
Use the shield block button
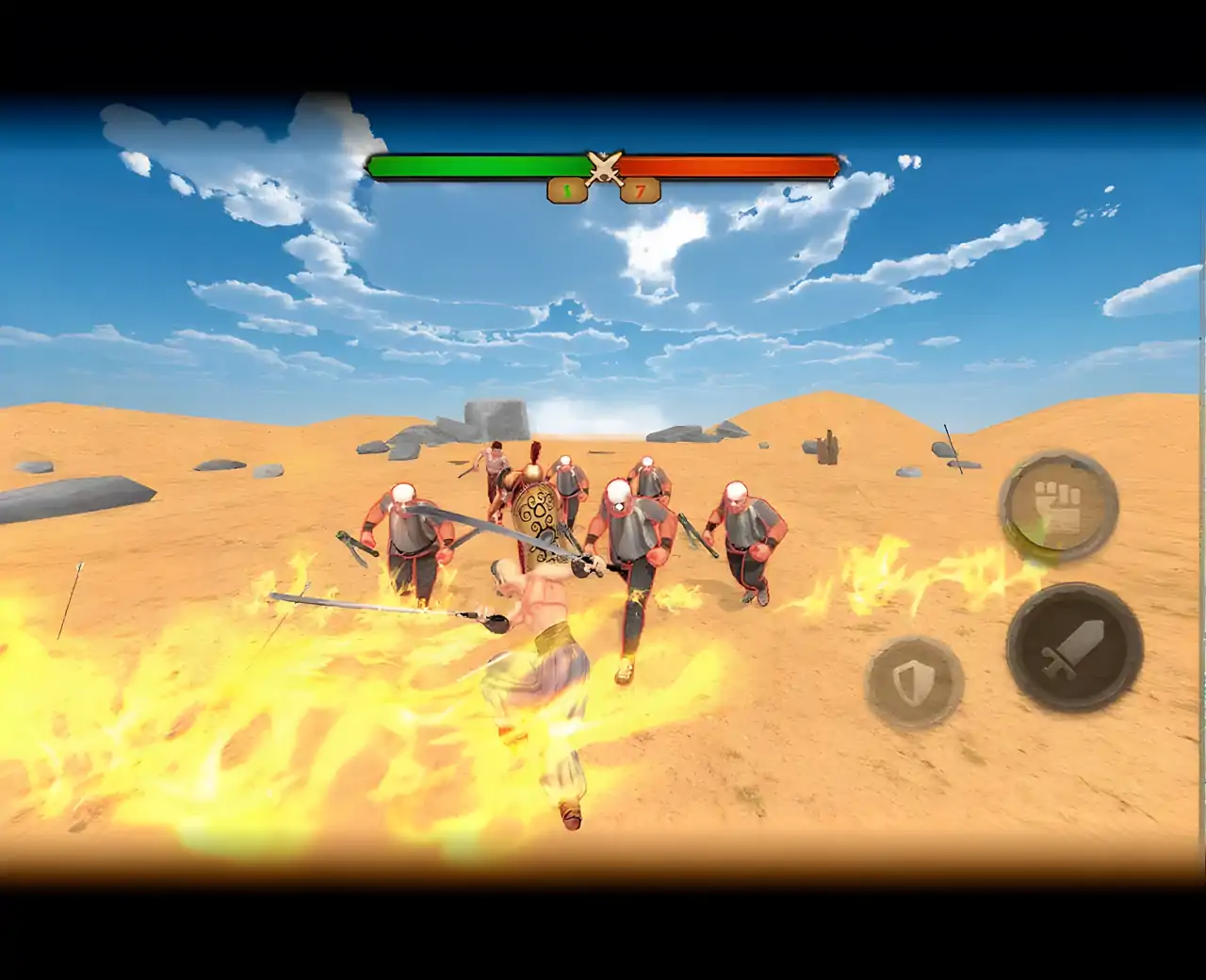point(913,681)
